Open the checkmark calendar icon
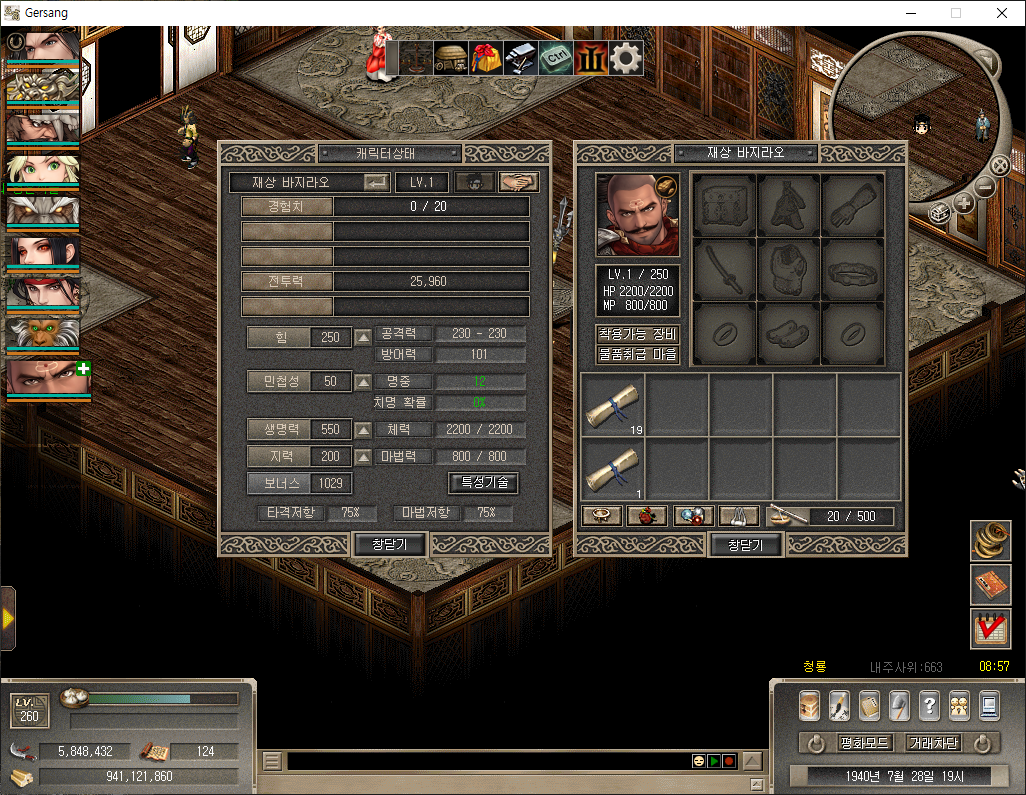 tap(990, 628)
